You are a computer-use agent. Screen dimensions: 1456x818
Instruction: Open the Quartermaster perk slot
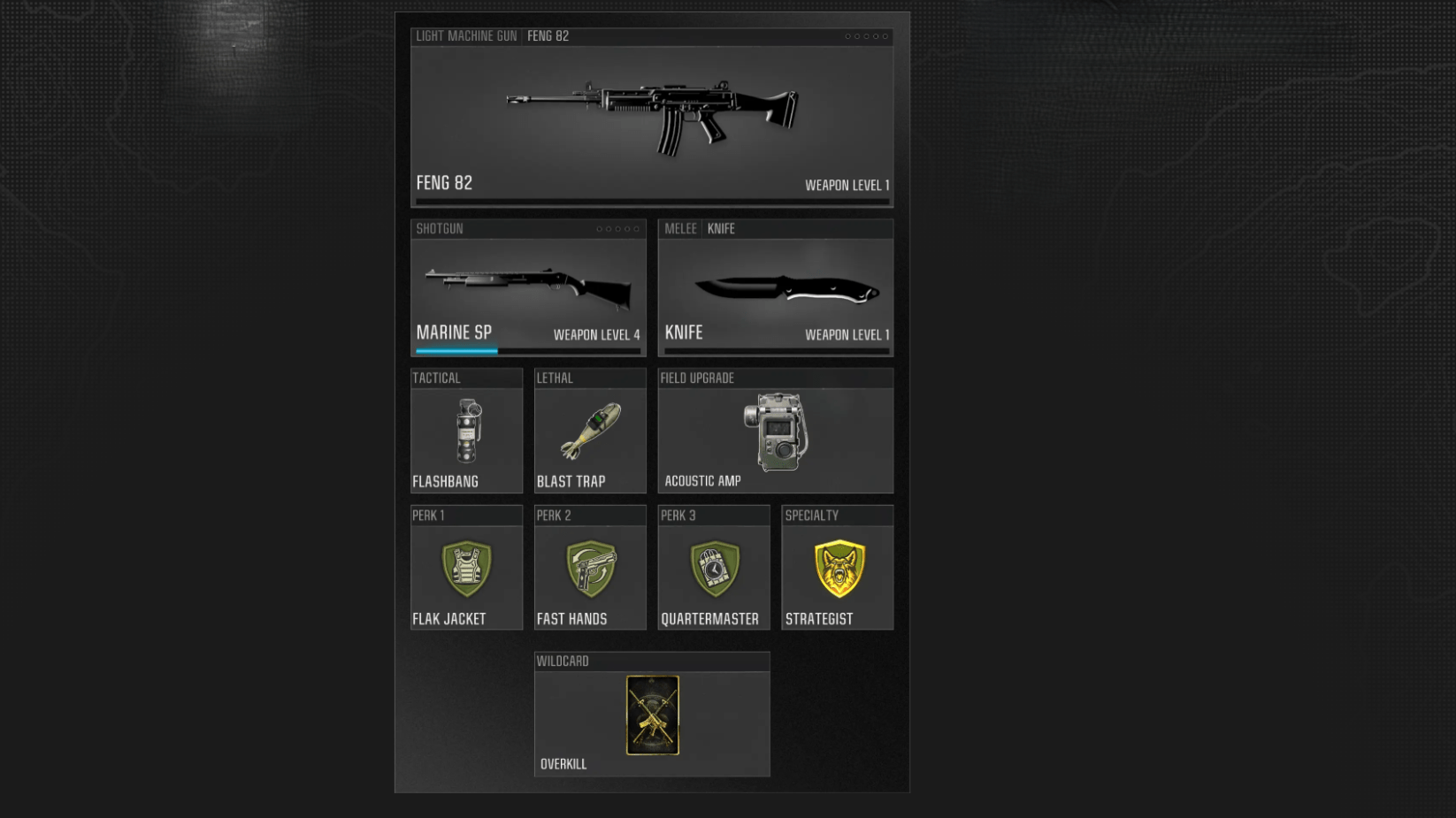713,569
